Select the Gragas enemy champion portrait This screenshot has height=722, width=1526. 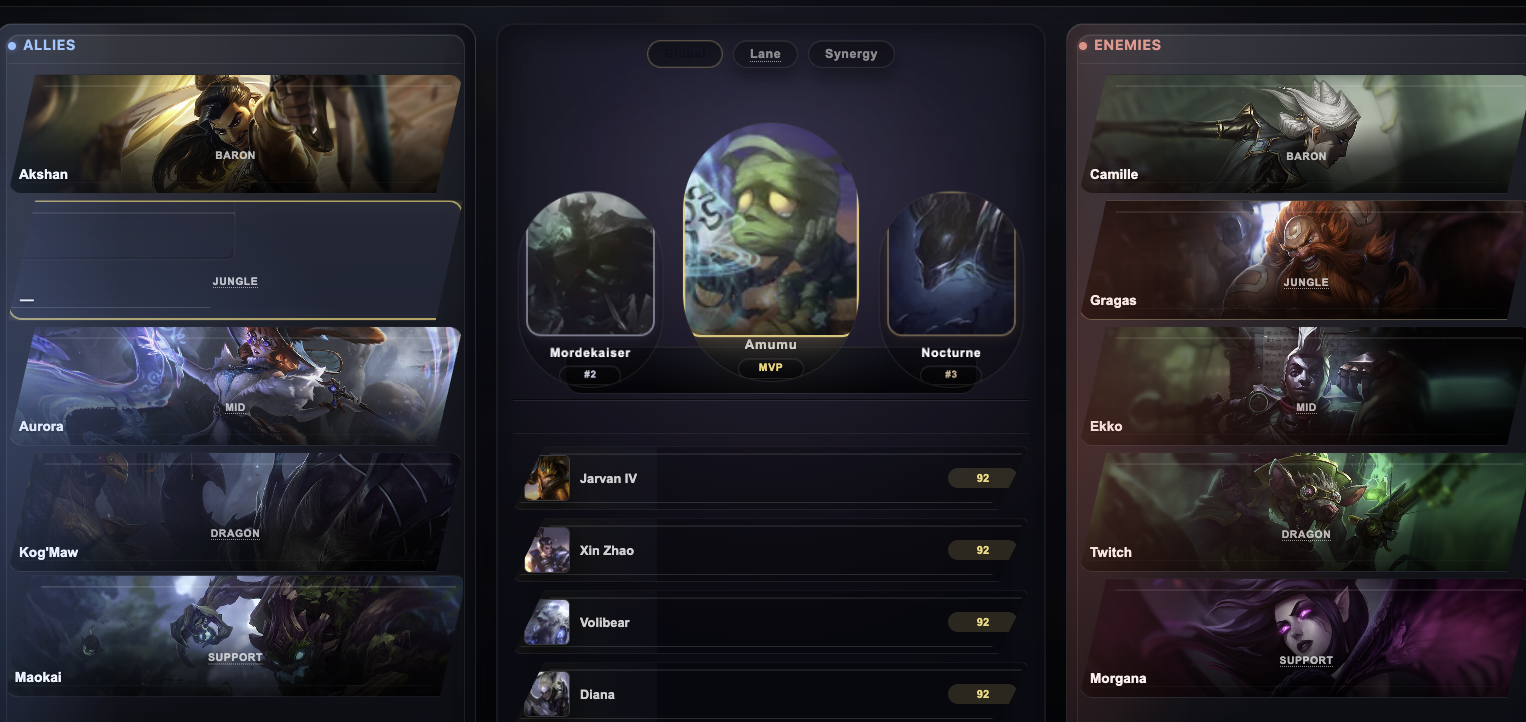pos(1297,260)
